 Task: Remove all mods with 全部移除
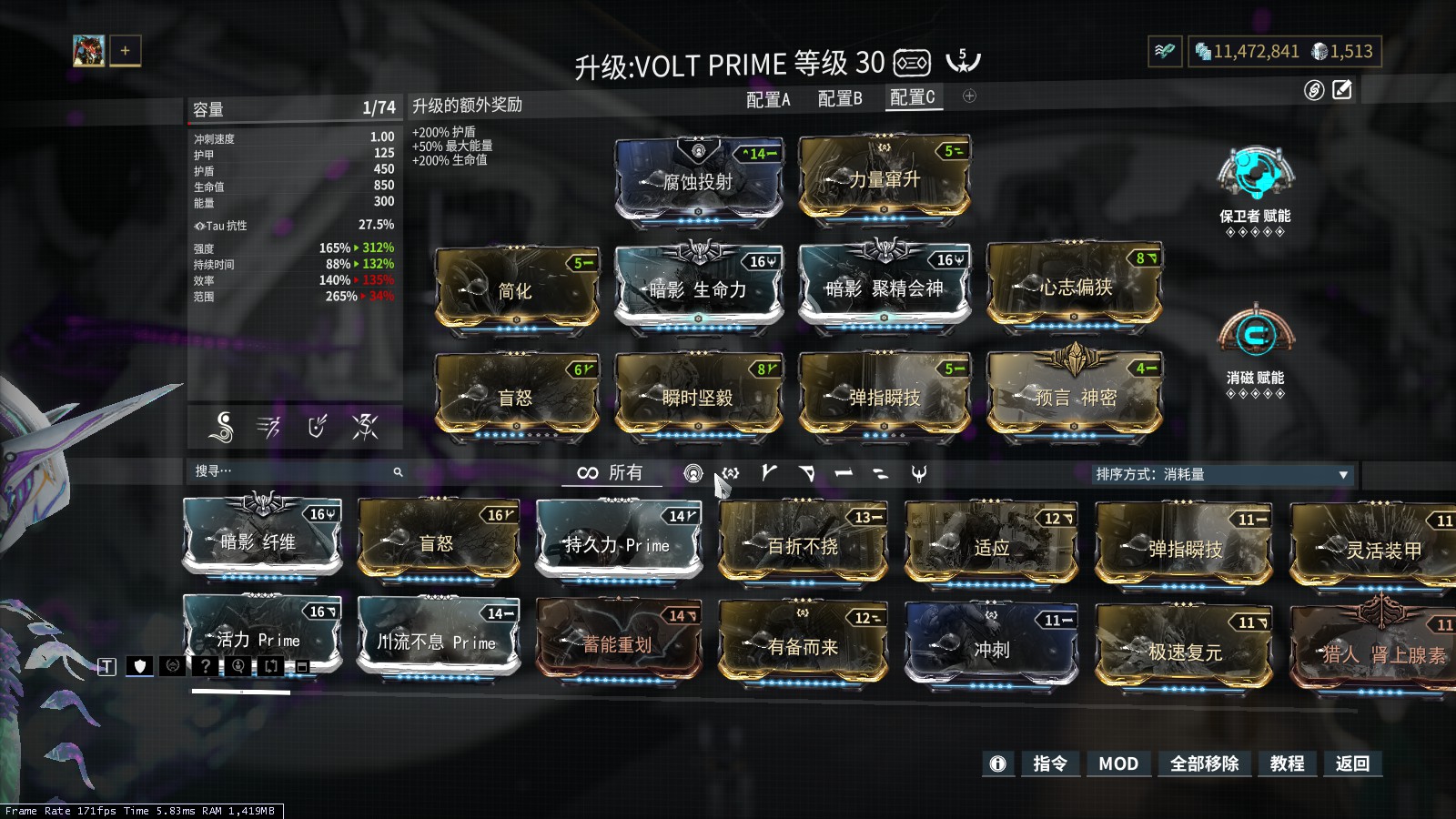coord(1204,763)
